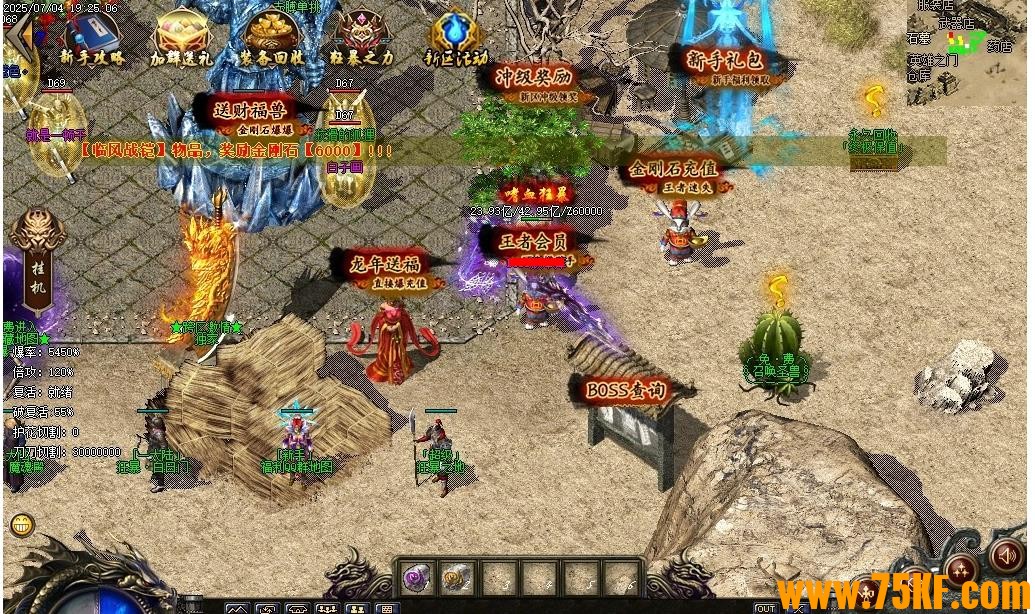Click the OUT button on bottom bar
This screenshot has height=614, width=1035.
[x=765, y=608]
